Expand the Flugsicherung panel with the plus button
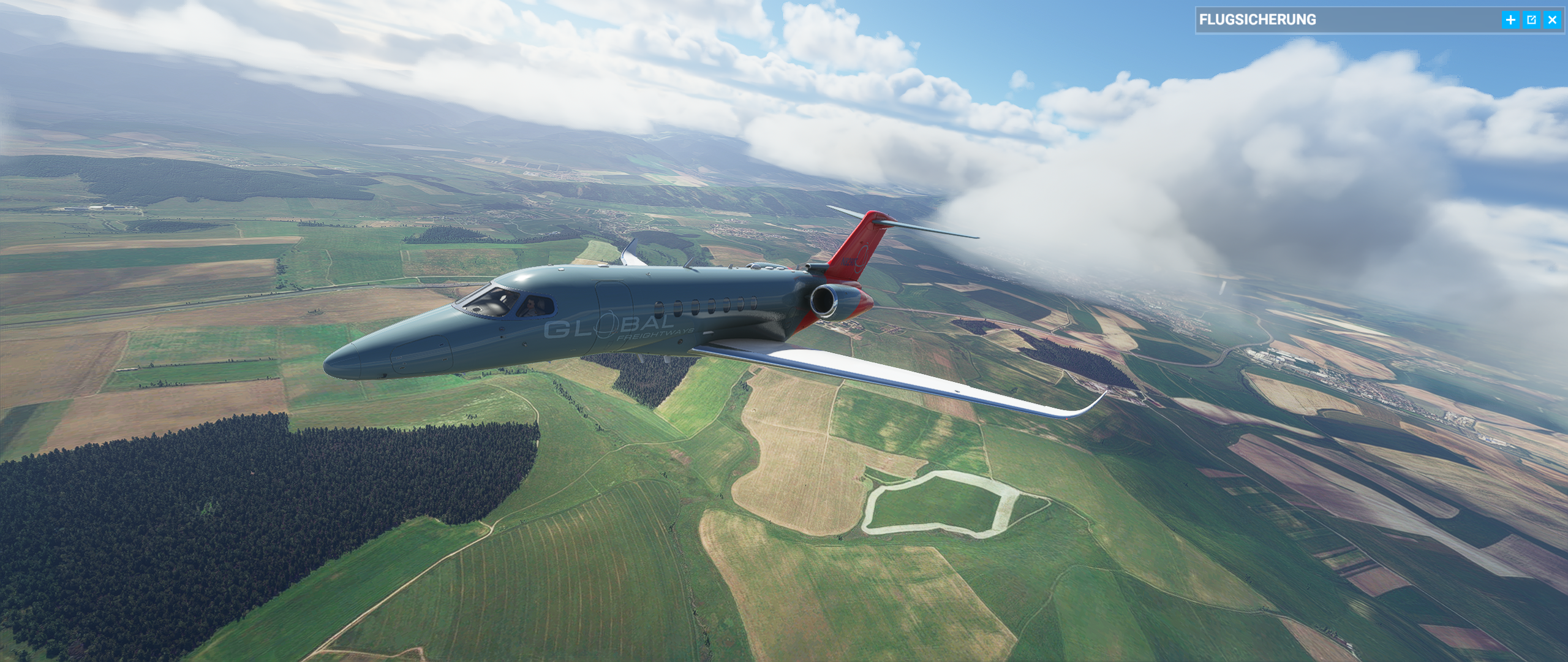This screenshot has height=662, width=1568. [1510, 20]
